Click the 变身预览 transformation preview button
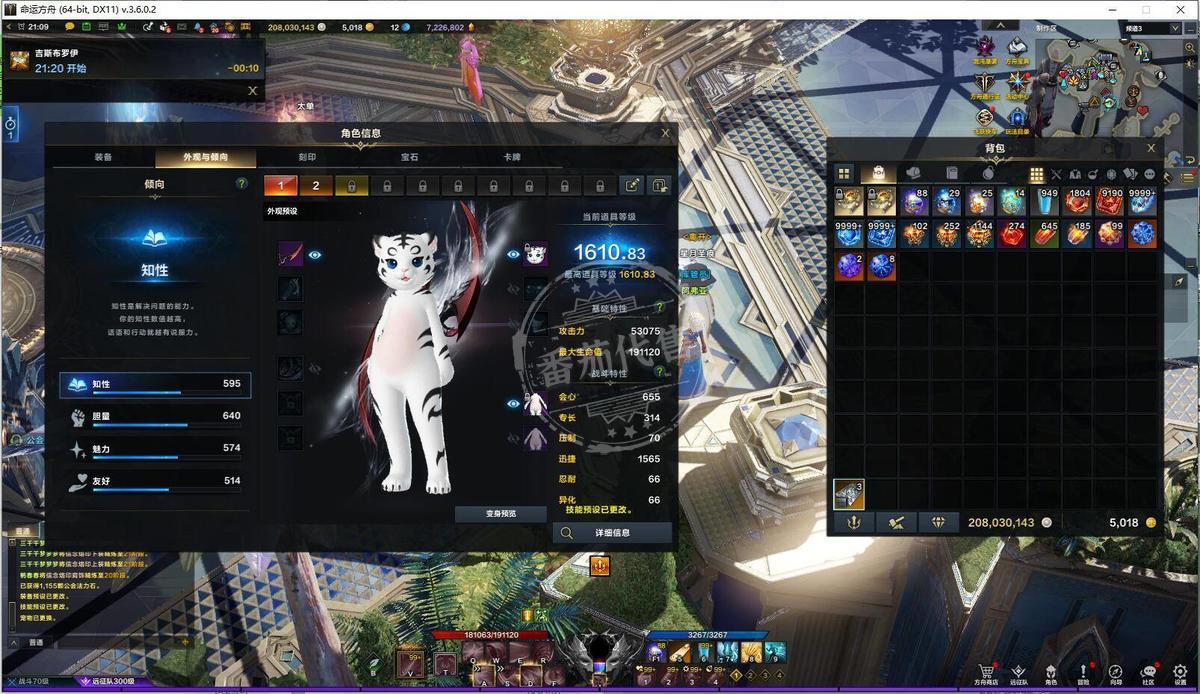Screen dimensions: 1200x694 [501, 514]
